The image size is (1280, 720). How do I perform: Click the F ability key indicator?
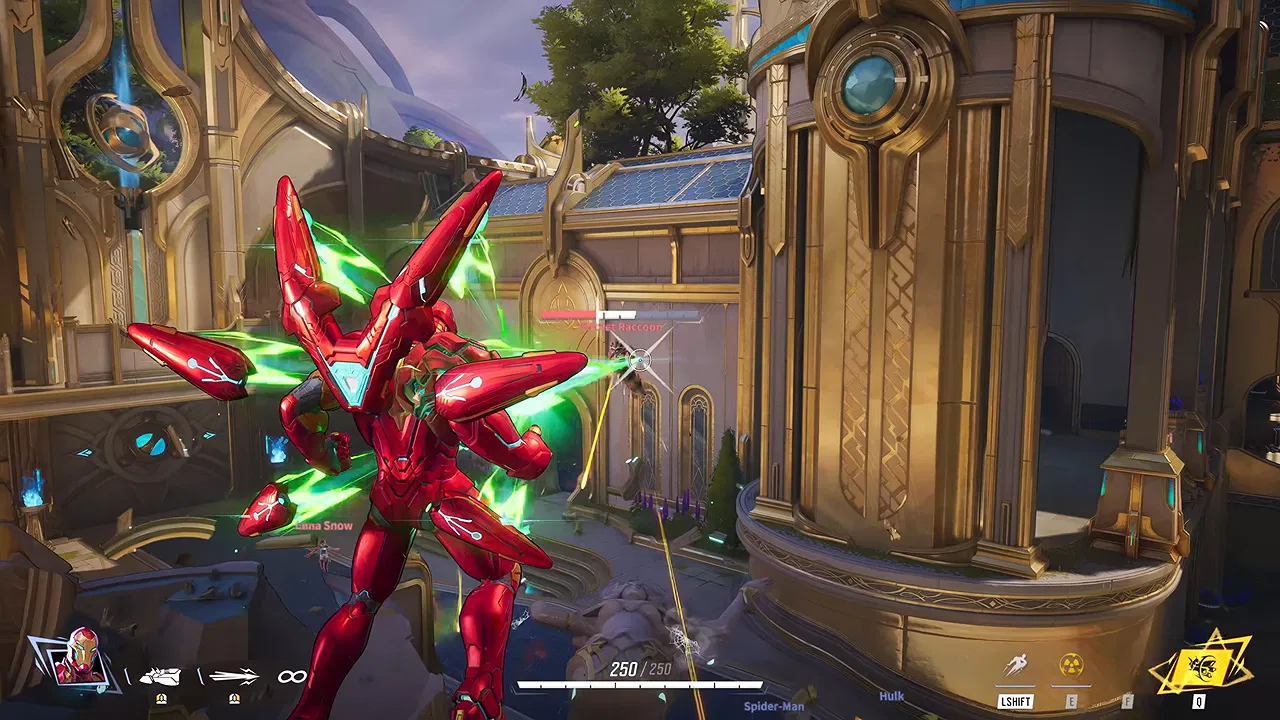(x=1127, y=701)
